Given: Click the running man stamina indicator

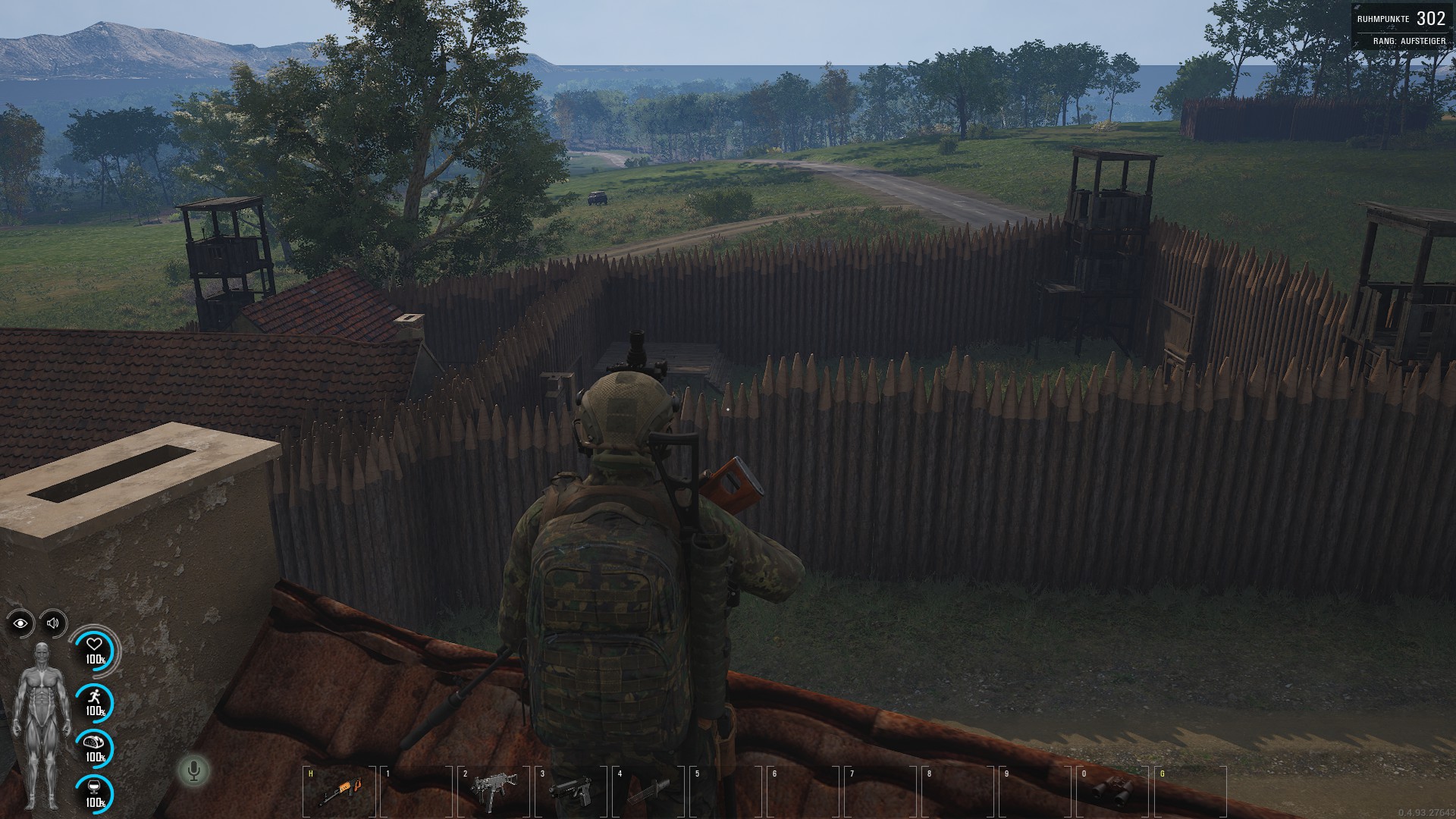Looking at the screenshot, I should click(x=94, y=701).
